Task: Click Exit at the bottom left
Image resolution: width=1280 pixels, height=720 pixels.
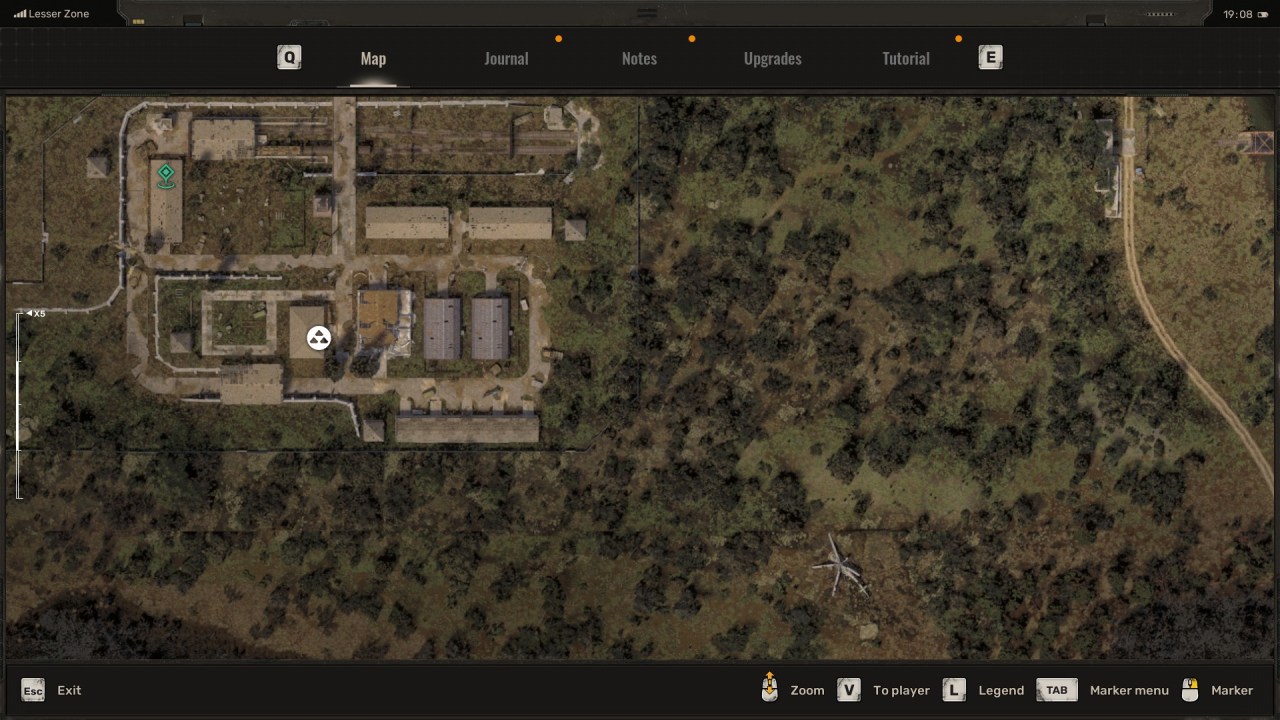Action: click(x=68, y=690)
